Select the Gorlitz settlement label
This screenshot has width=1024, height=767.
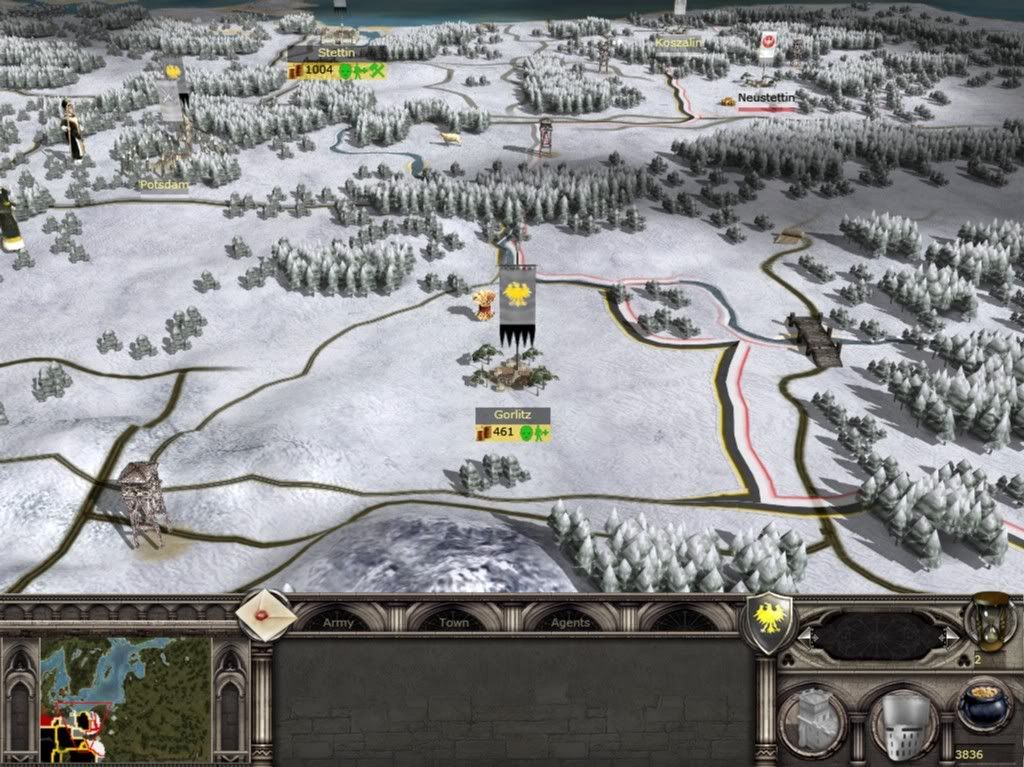512,414
